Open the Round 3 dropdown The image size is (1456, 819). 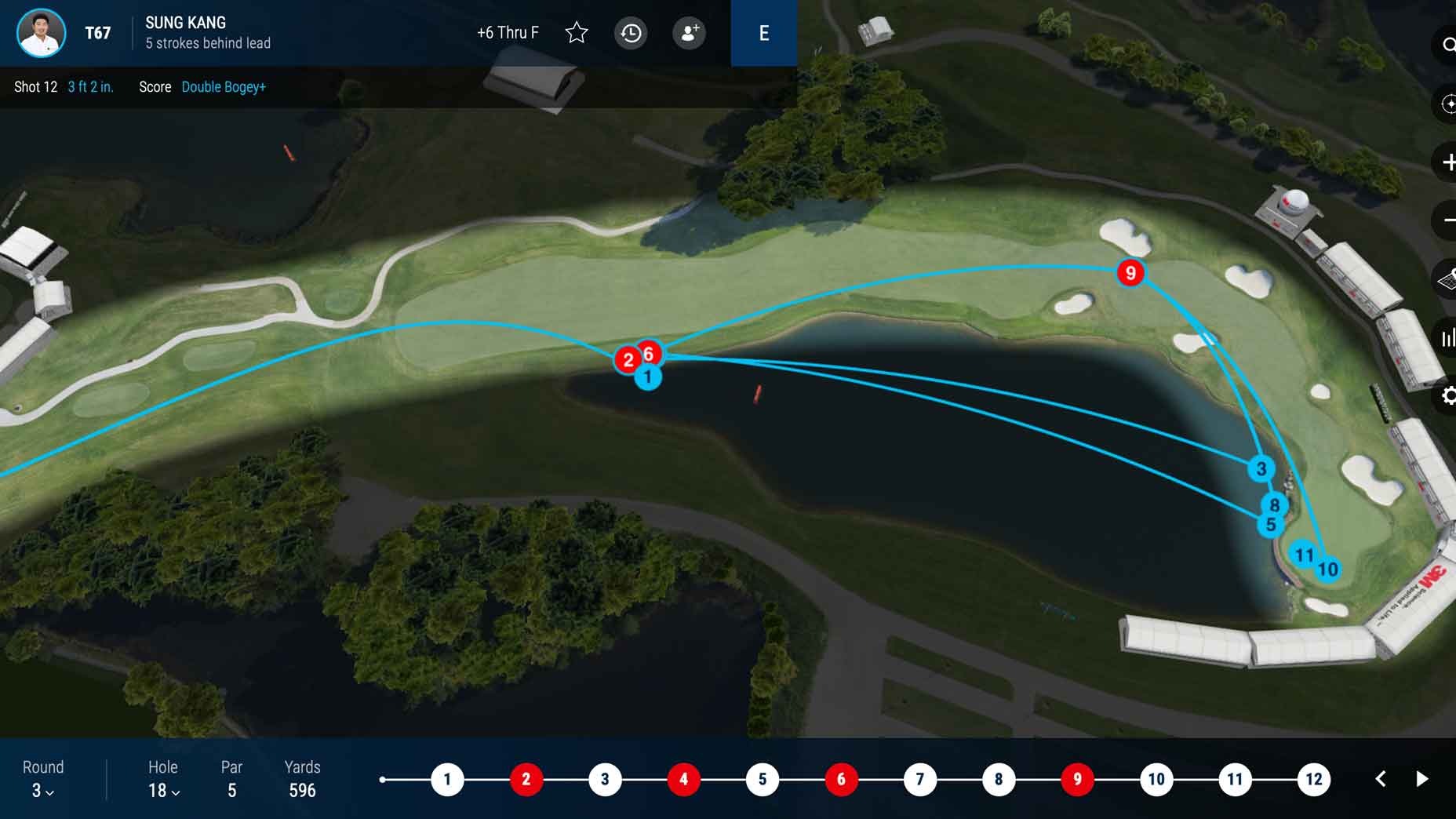(x=42, y=790)
